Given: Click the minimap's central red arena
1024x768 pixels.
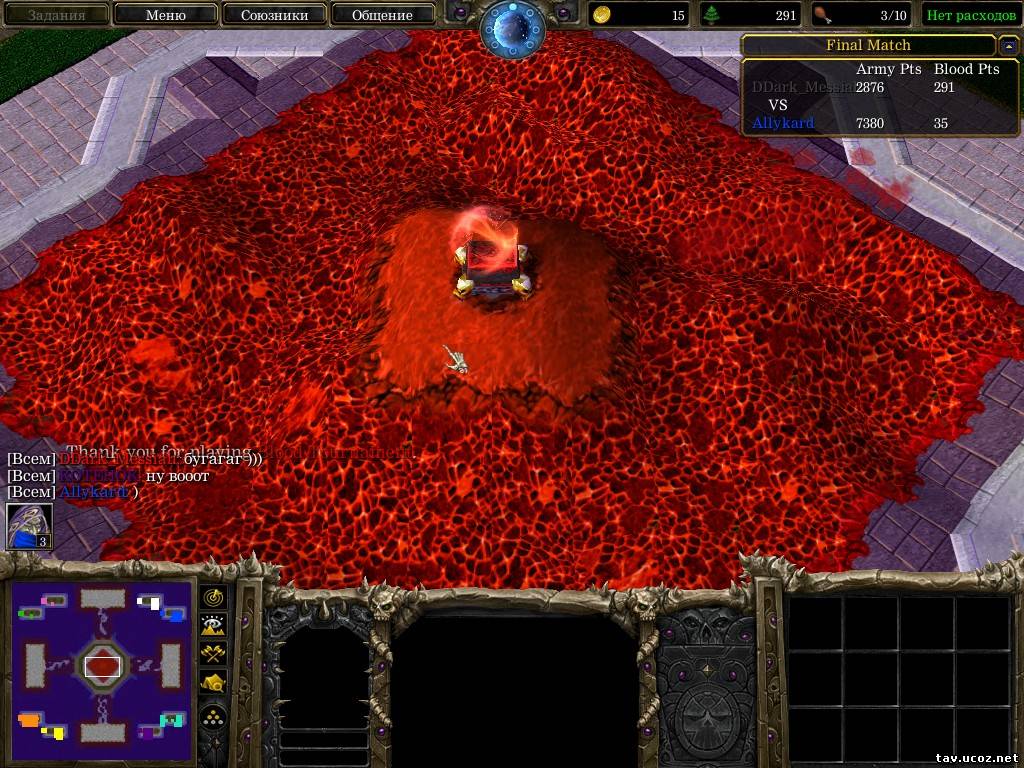Looking at the screenshot, I should point(103,664).
